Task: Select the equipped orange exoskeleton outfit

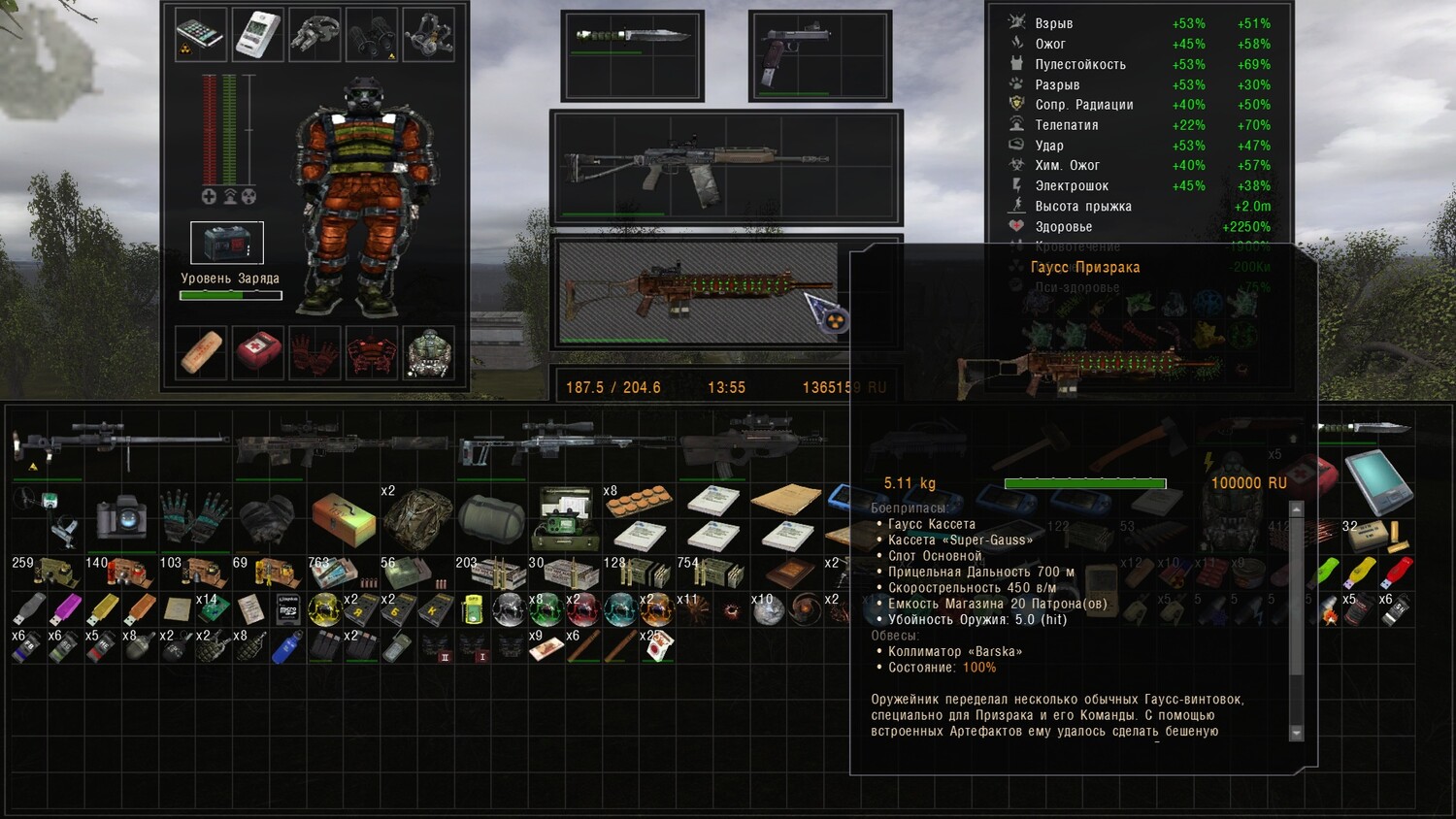Action: click(367, 194)
